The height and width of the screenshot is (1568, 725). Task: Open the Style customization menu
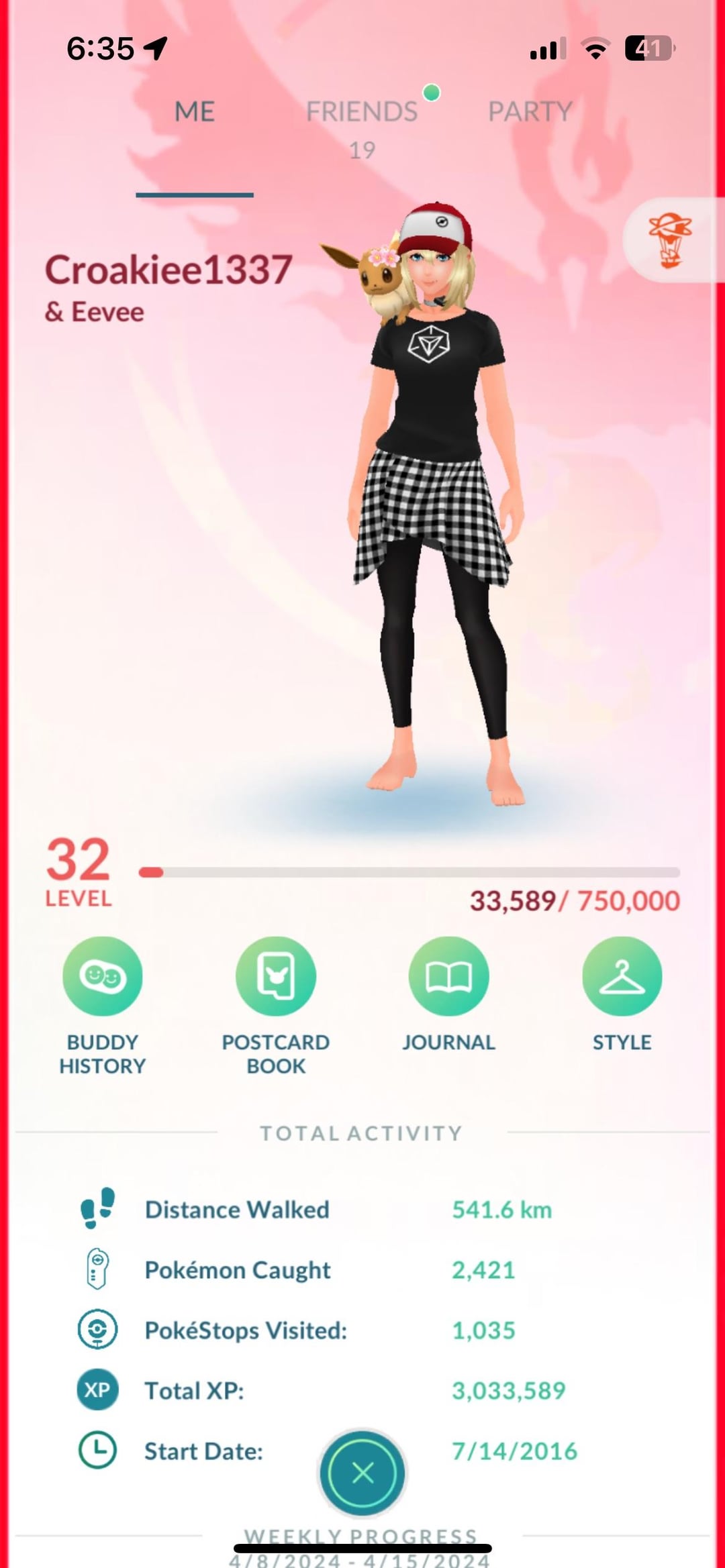[622, 976]
